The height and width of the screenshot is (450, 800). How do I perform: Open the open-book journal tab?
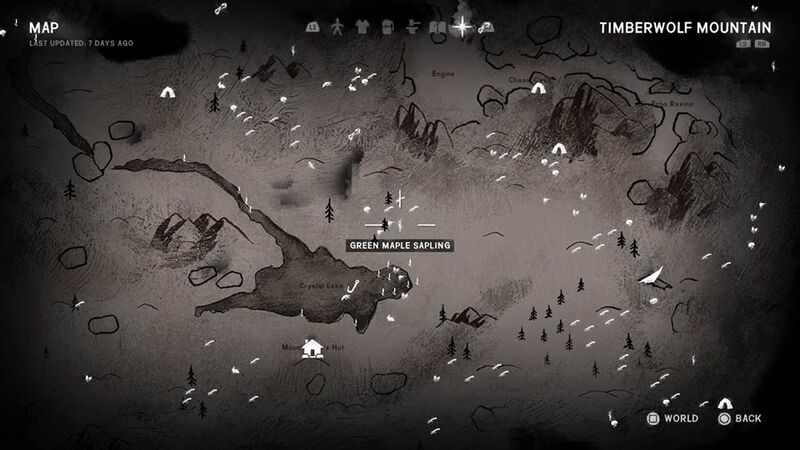(437, 28)
